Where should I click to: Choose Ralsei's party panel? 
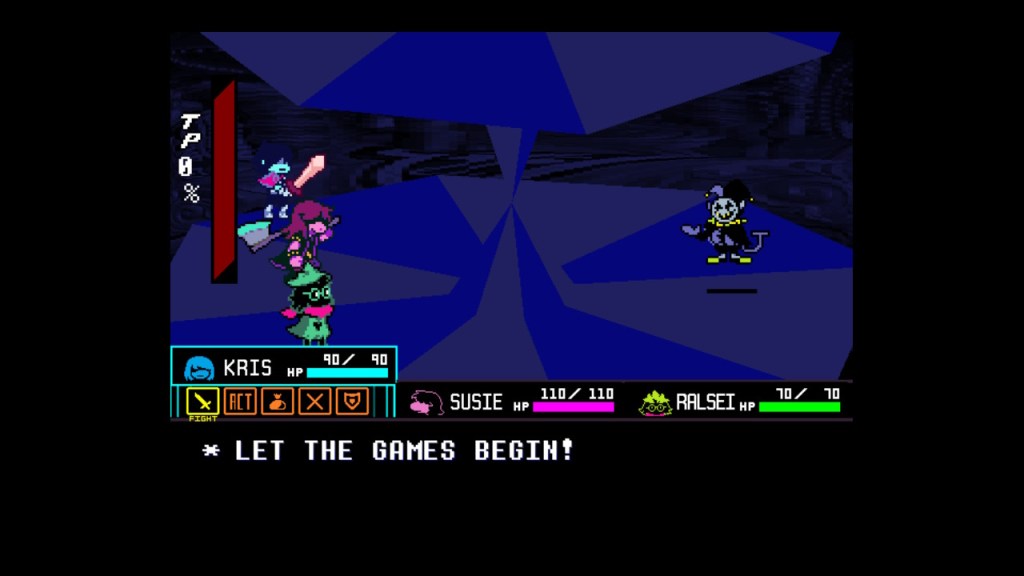point(738,401)
